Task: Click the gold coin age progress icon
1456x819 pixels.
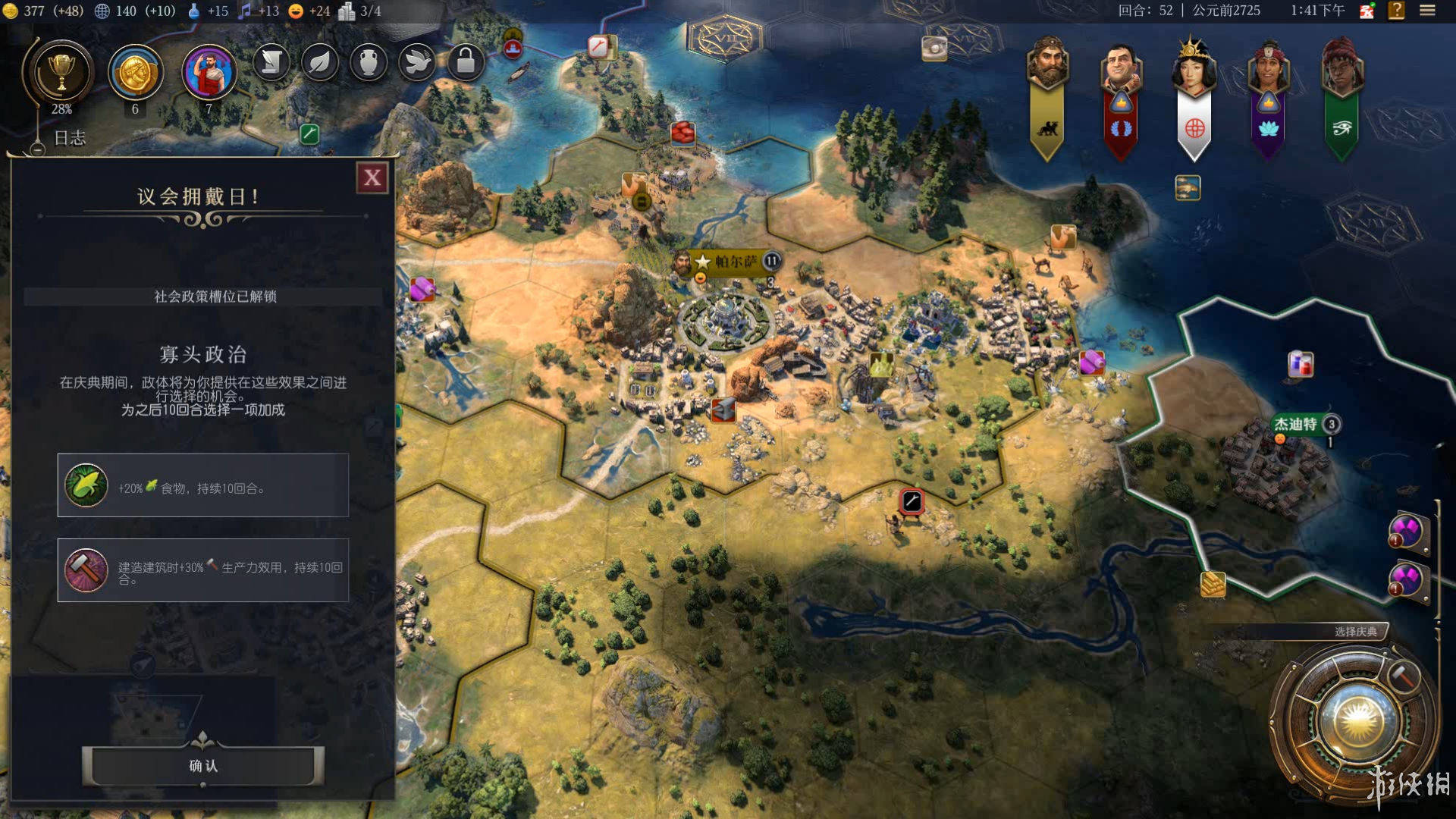Action: pos(136,73)
